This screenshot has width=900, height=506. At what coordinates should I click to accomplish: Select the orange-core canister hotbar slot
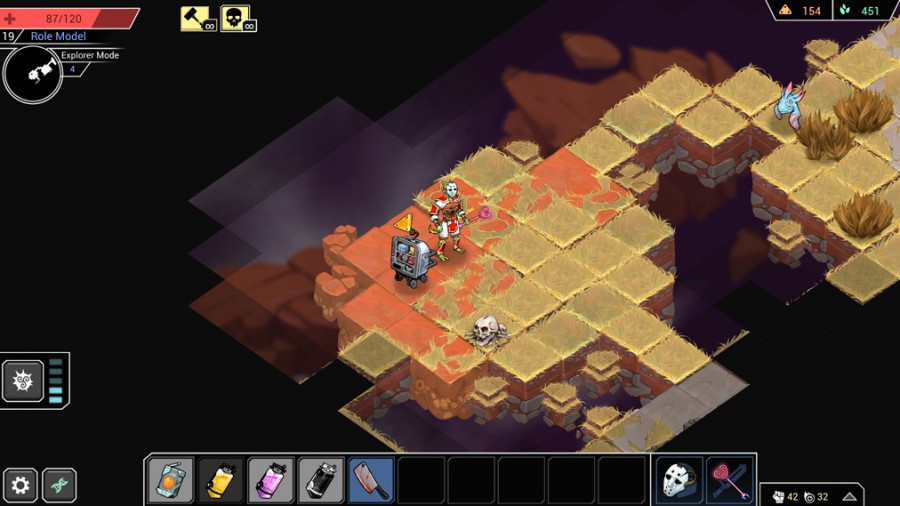point(171,481)
